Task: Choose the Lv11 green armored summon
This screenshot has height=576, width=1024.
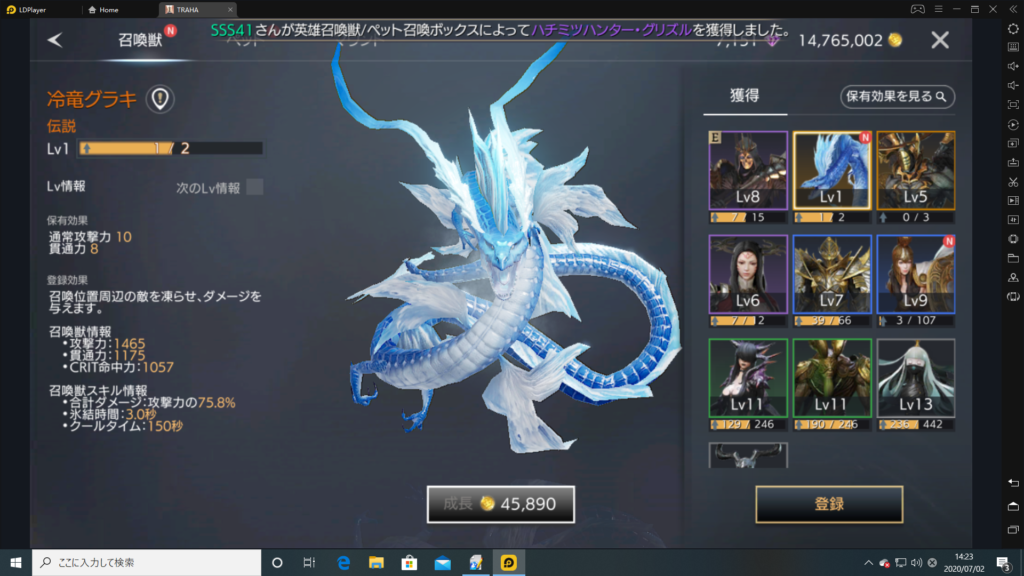Action: (832, 378)
